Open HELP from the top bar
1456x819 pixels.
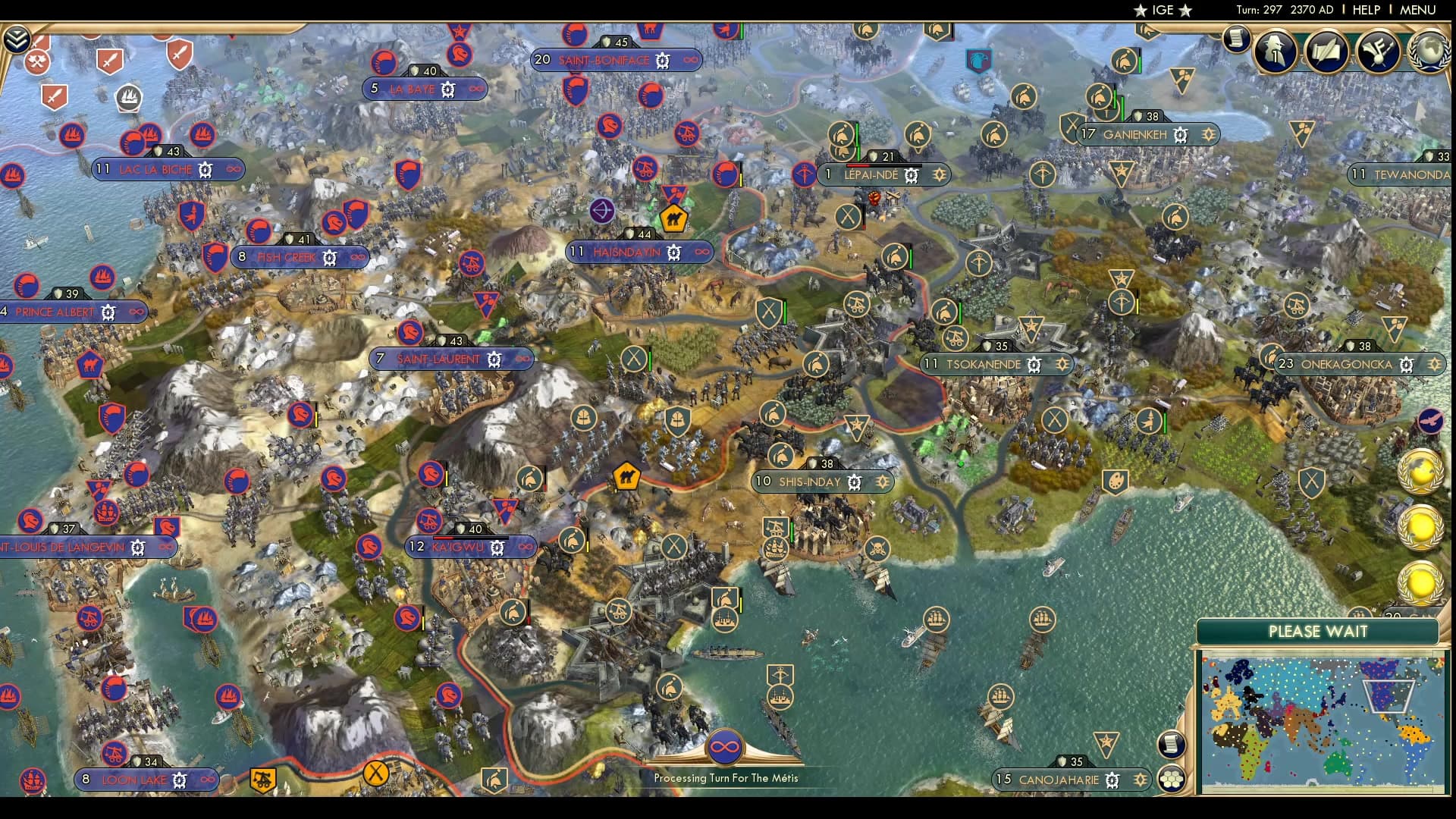coord(1365,10)
